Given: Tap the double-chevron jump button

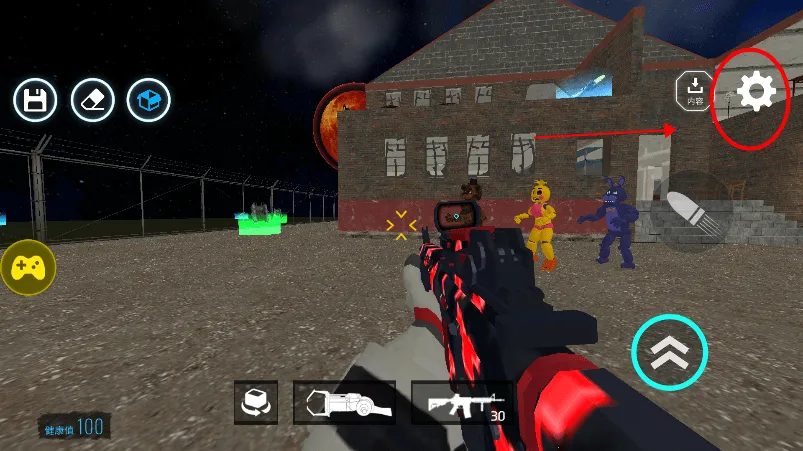Looking at the screenshot, I should (x=669, y=352).
